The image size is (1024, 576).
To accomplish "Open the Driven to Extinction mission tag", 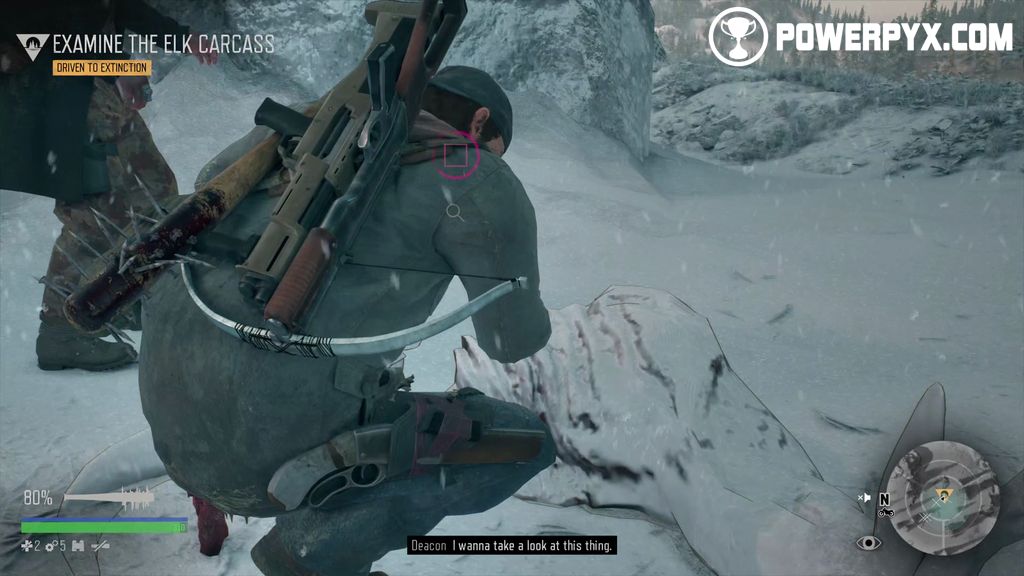I will click(x=102, y=68).
